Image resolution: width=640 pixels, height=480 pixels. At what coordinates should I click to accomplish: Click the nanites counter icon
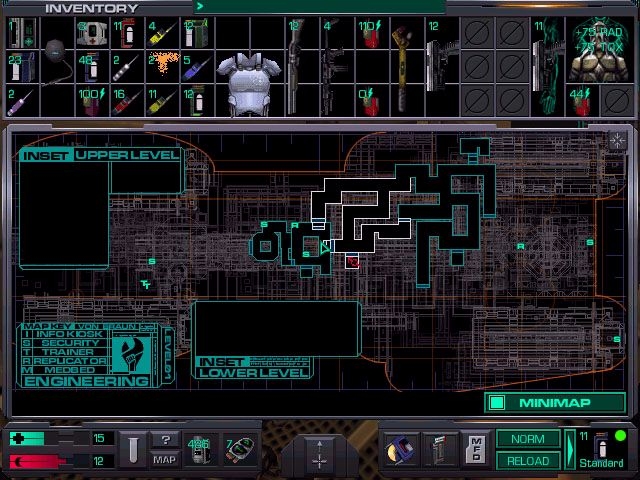(200, 449)
